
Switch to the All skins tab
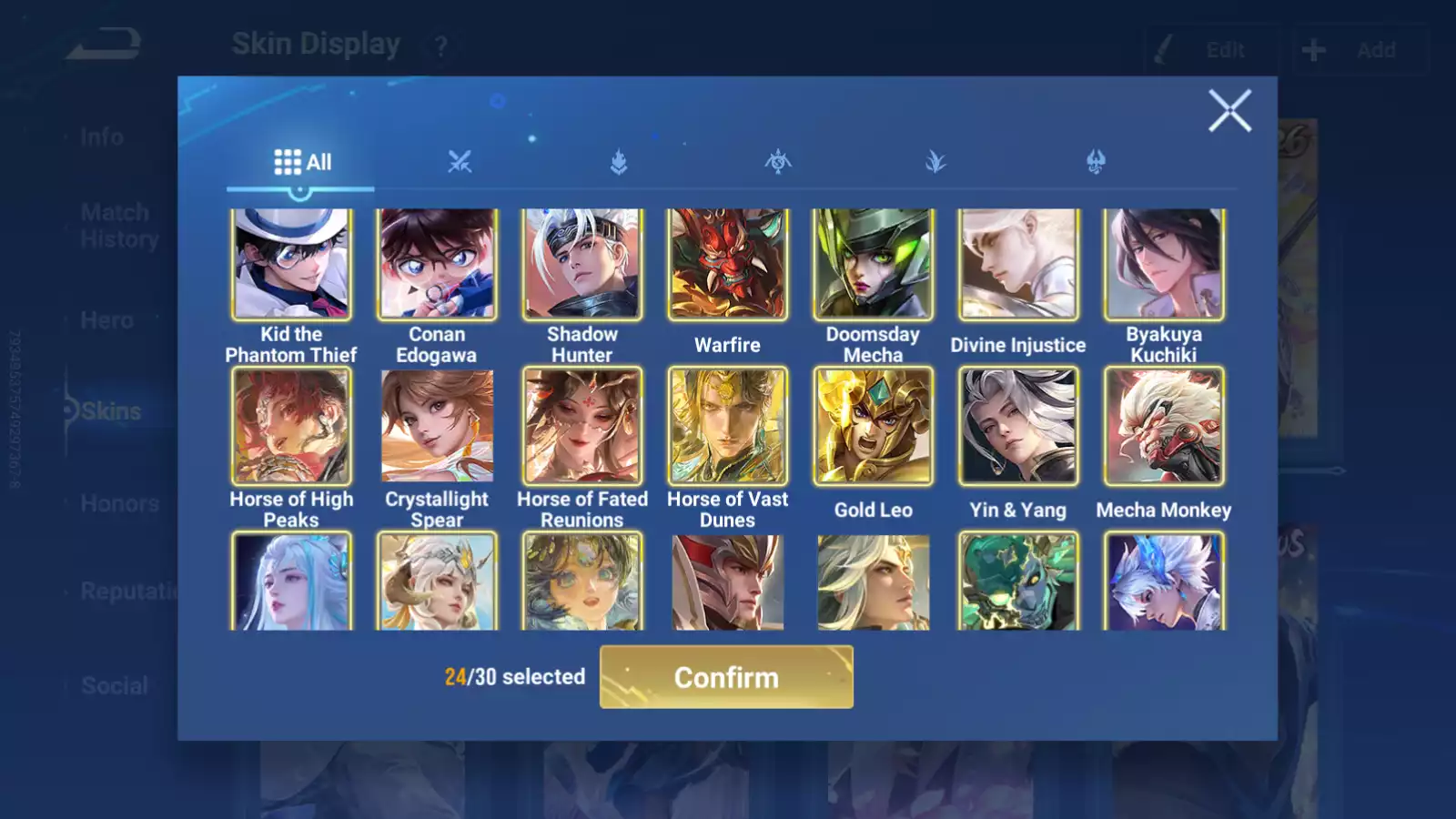click(x=302, y=163)
